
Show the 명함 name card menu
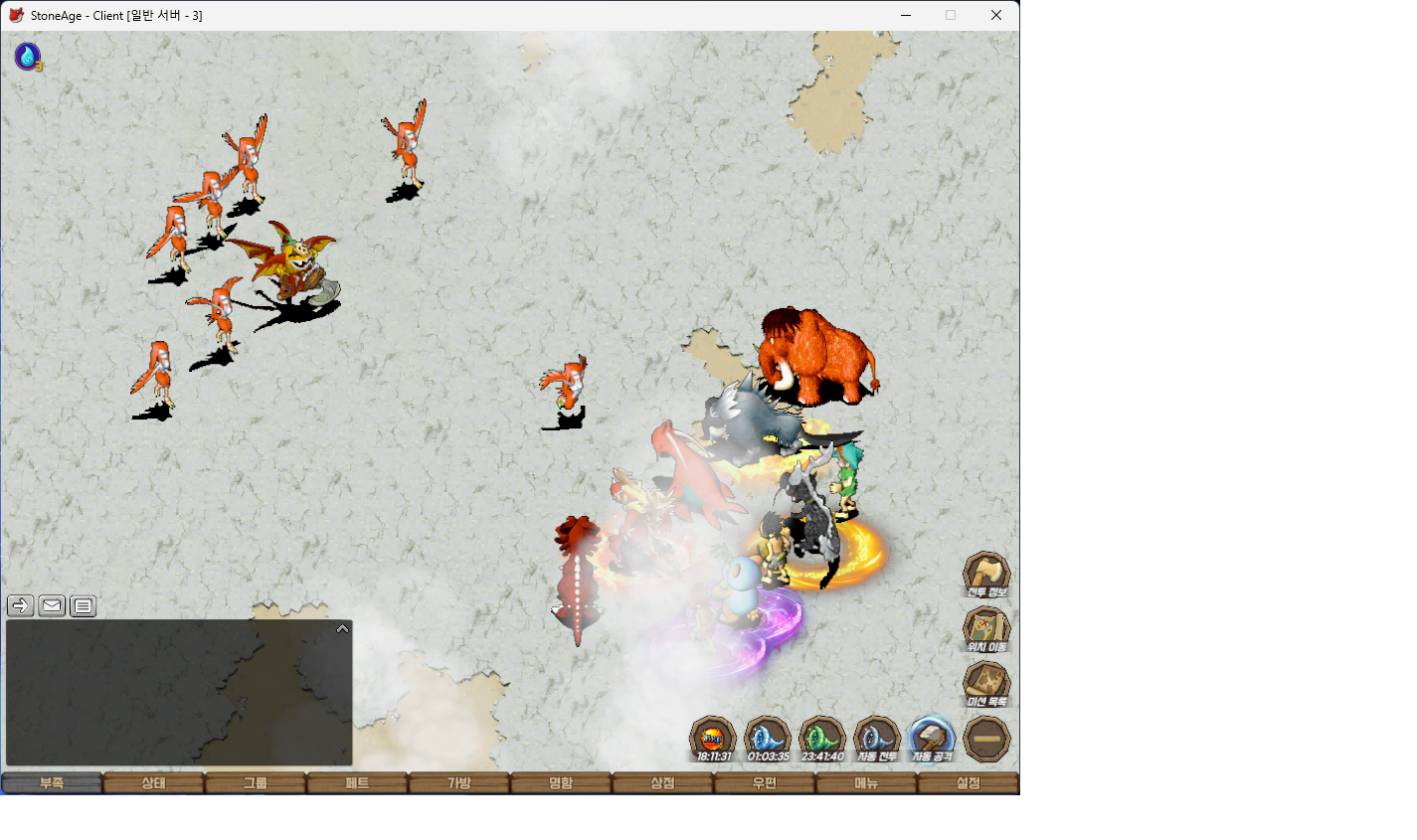coord(561,783)
